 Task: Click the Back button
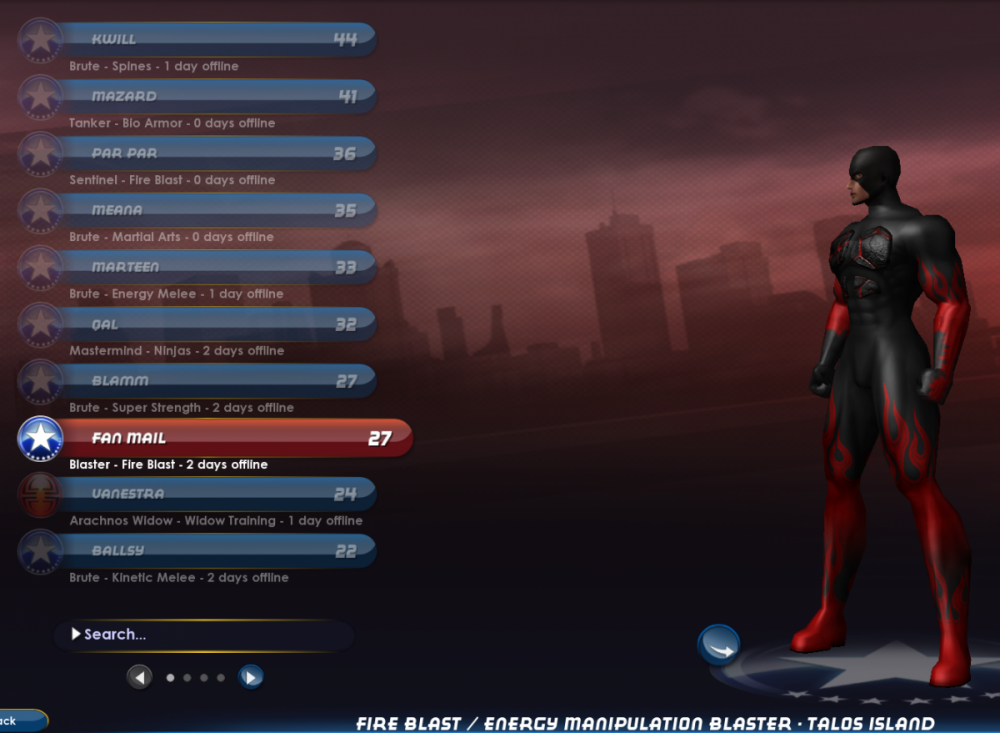[15, 720]
